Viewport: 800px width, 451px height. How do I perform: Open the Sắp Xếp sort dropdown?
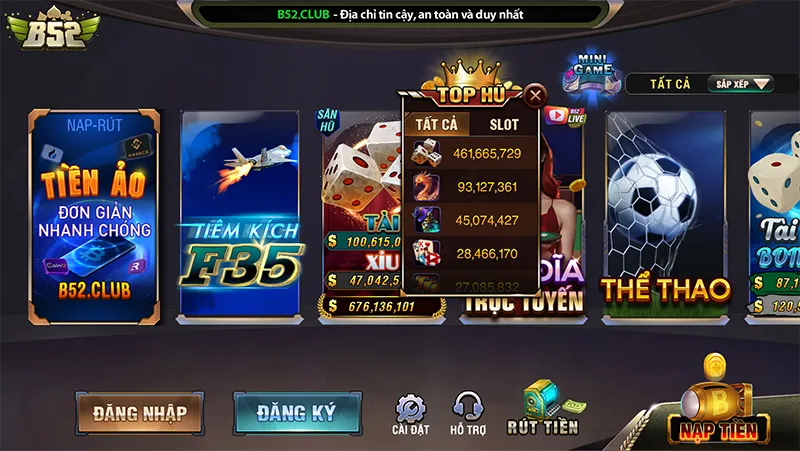(x=742, y=84)
